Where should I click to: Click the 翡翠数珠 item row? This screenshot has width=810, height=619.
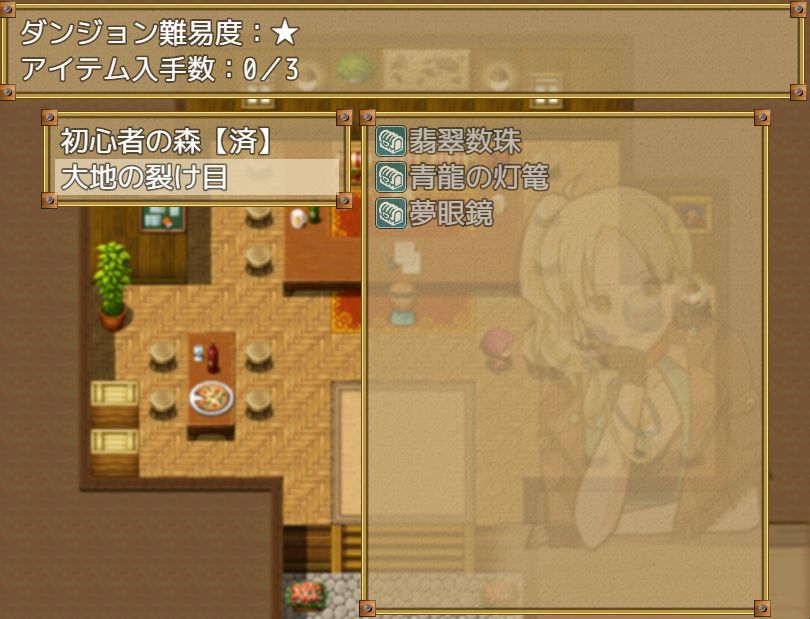pos(449,142)
